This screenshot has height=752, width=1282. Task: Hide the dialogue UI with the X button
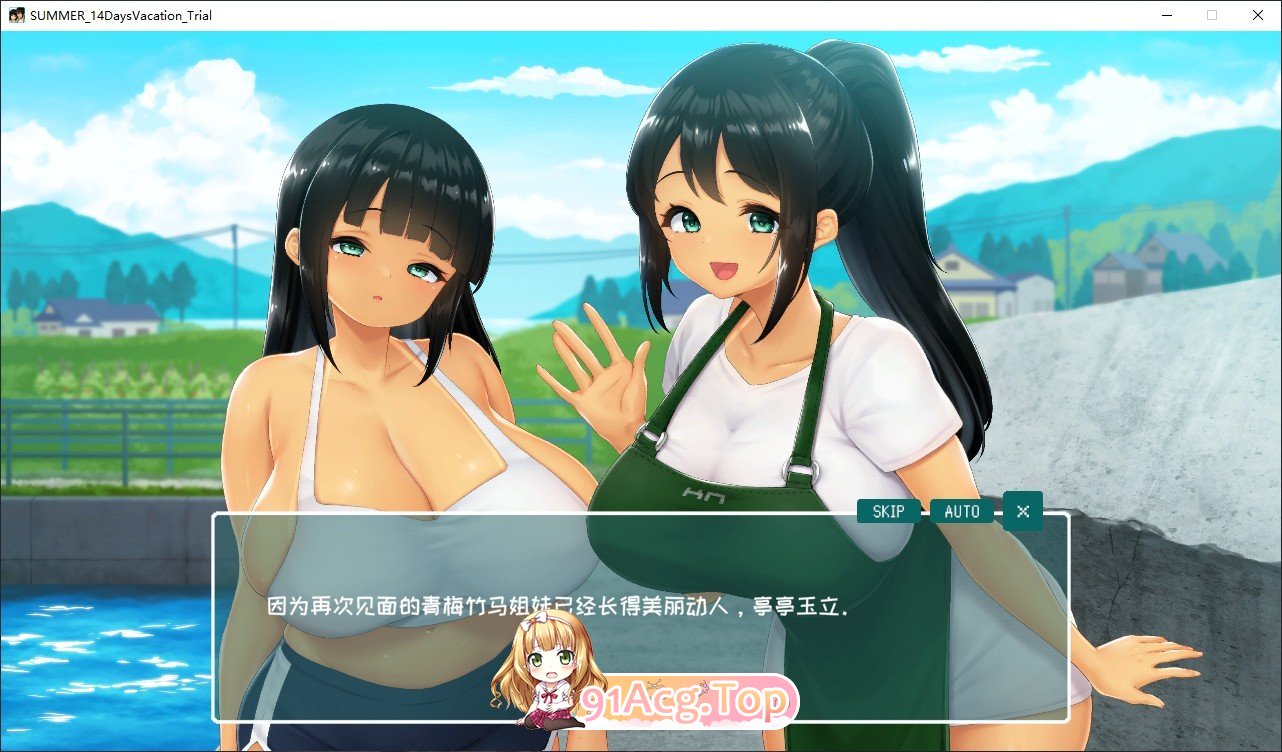pyautogui.click(x=1022, y=511)
